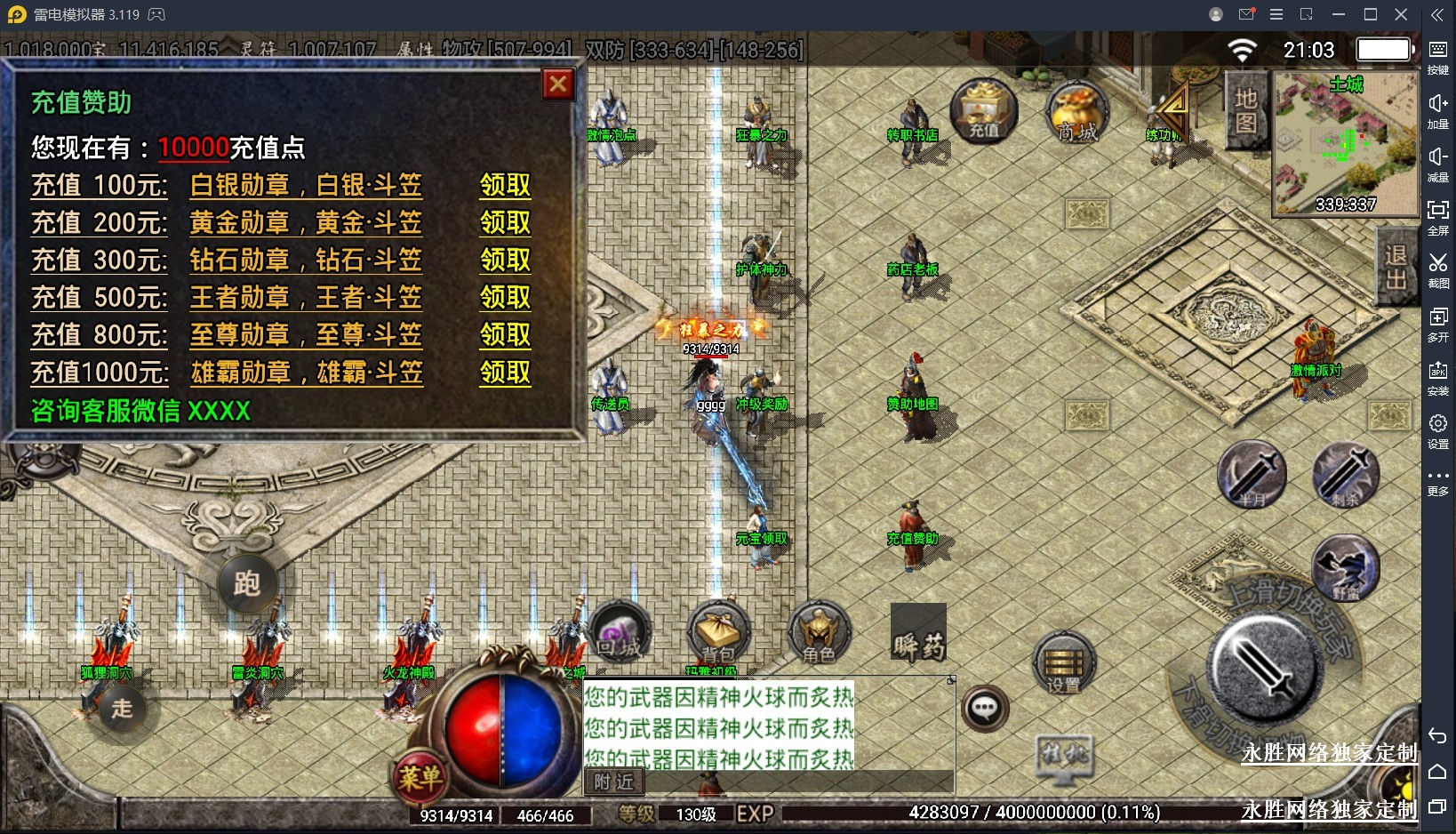The image size is (1456, 834).
Task: Claim the 充值100元 silver medal reward
Action: (x=505, y=185)
